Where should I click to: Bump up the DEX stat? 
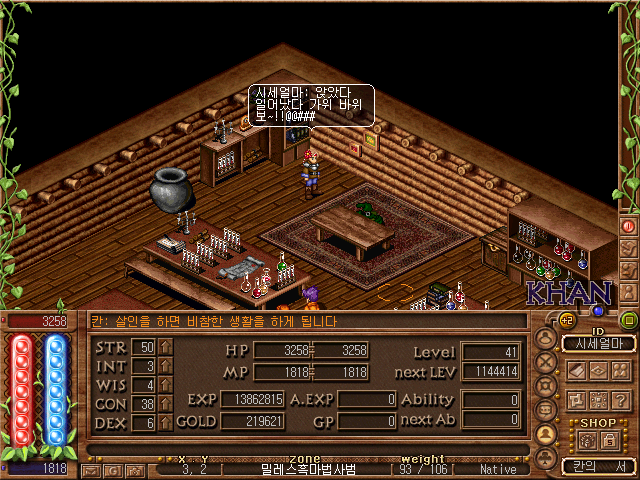(x=166, y=423)
